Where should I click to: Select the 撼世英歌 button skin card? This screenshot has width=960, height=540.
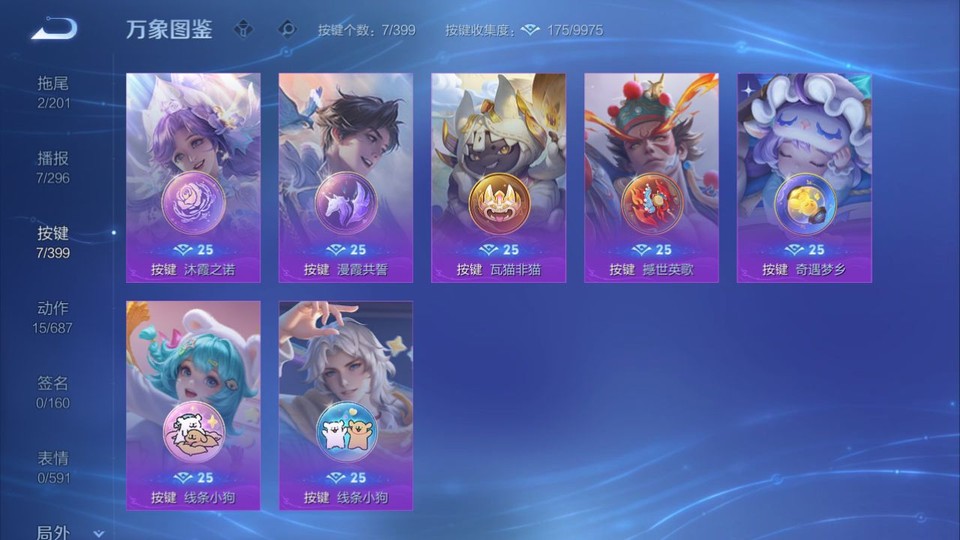tap(651, 177)
